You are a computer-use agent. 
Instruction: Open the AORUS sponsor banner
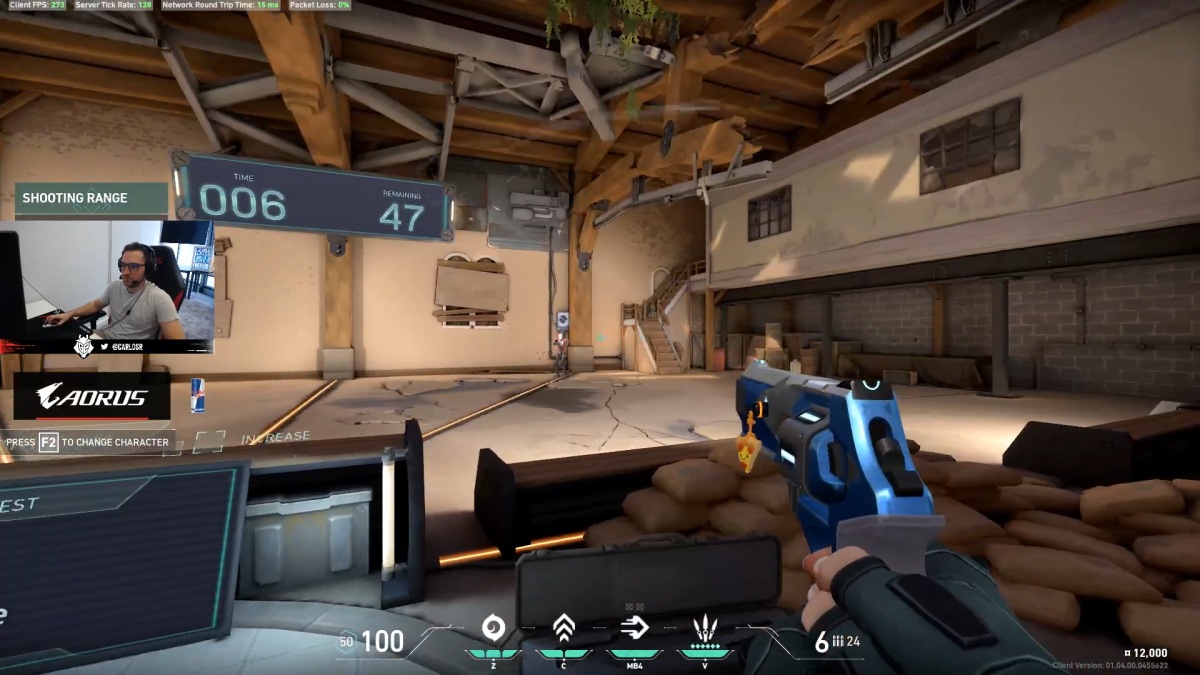tap(92, 396)
